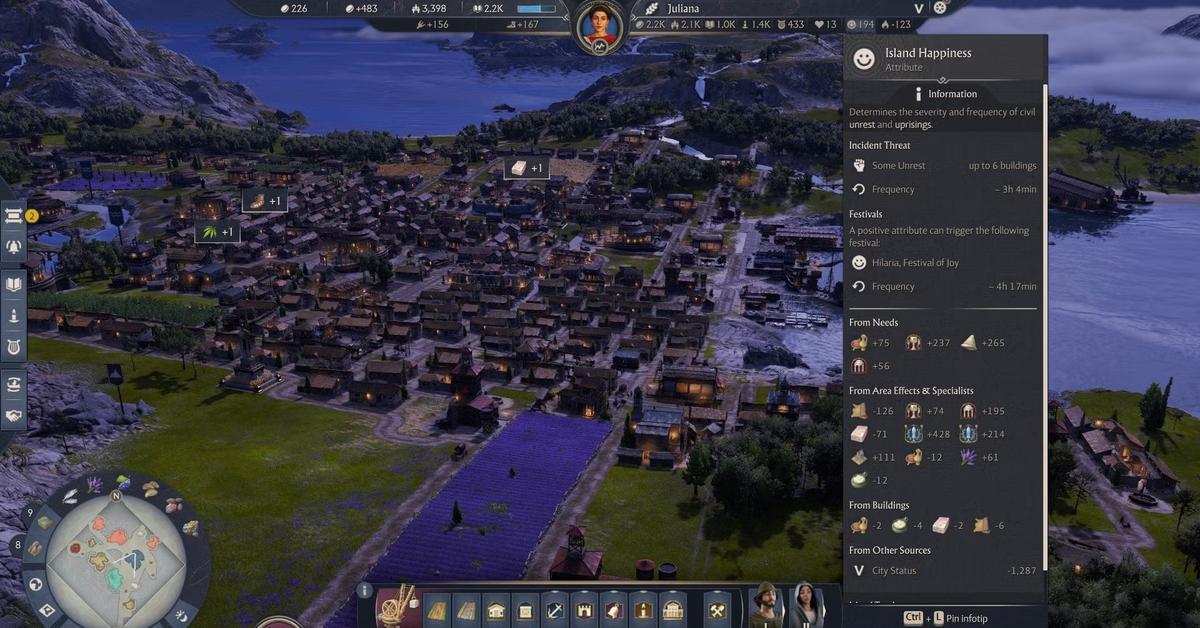1200x628 pixels.
Task: Open the gear icon beside the V emblem
Action: pyautogui.click(x=939, y=8)
